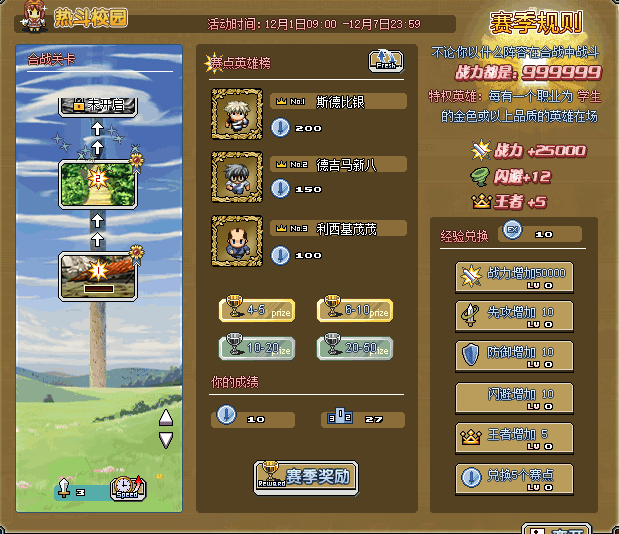This screenshot has height=534, width=619.
Task: Enter the bottom battle stage with explosion
Action: (96, 274)
